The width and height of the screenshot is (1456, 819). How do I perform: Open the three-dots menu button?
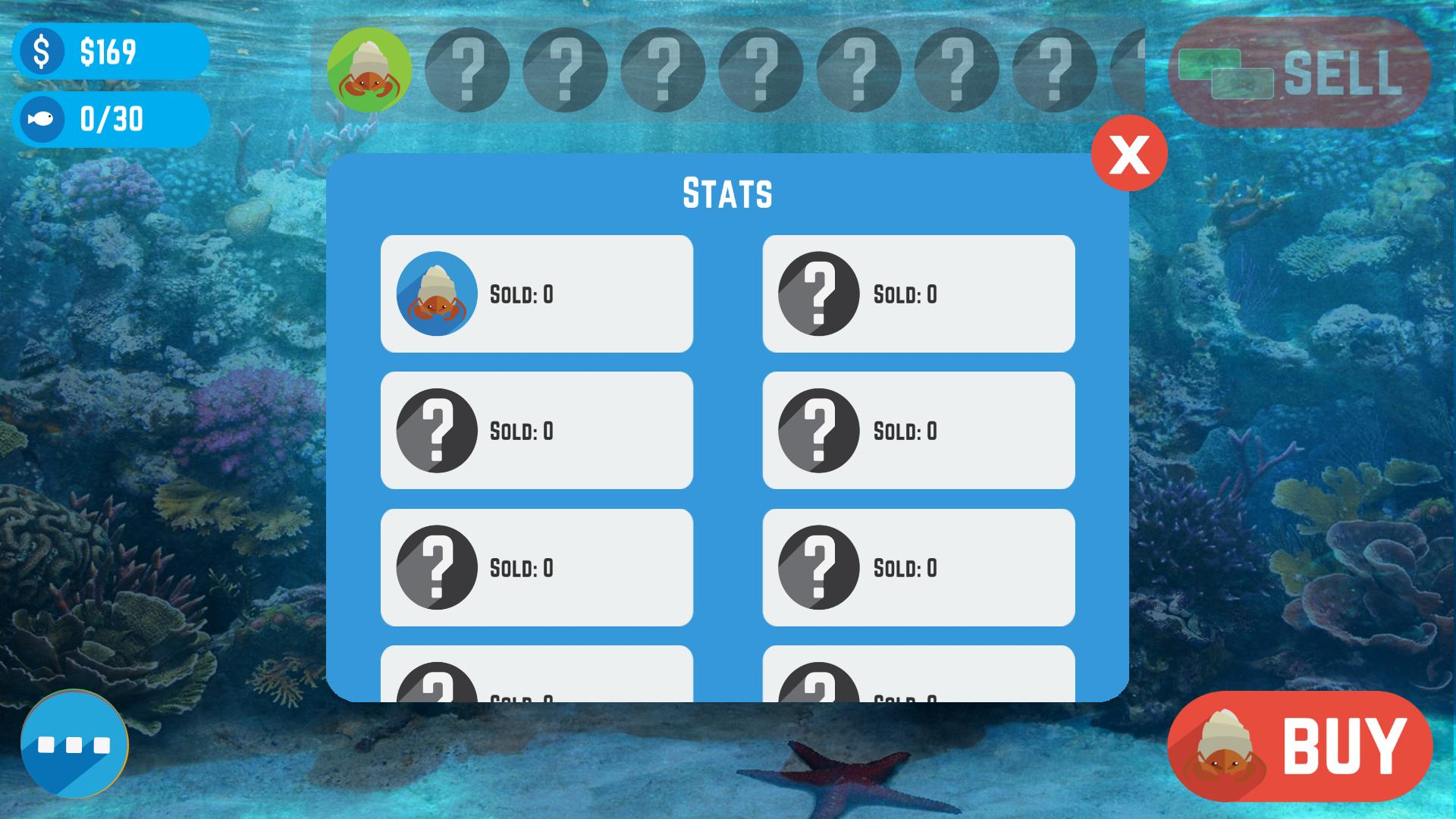74,744
